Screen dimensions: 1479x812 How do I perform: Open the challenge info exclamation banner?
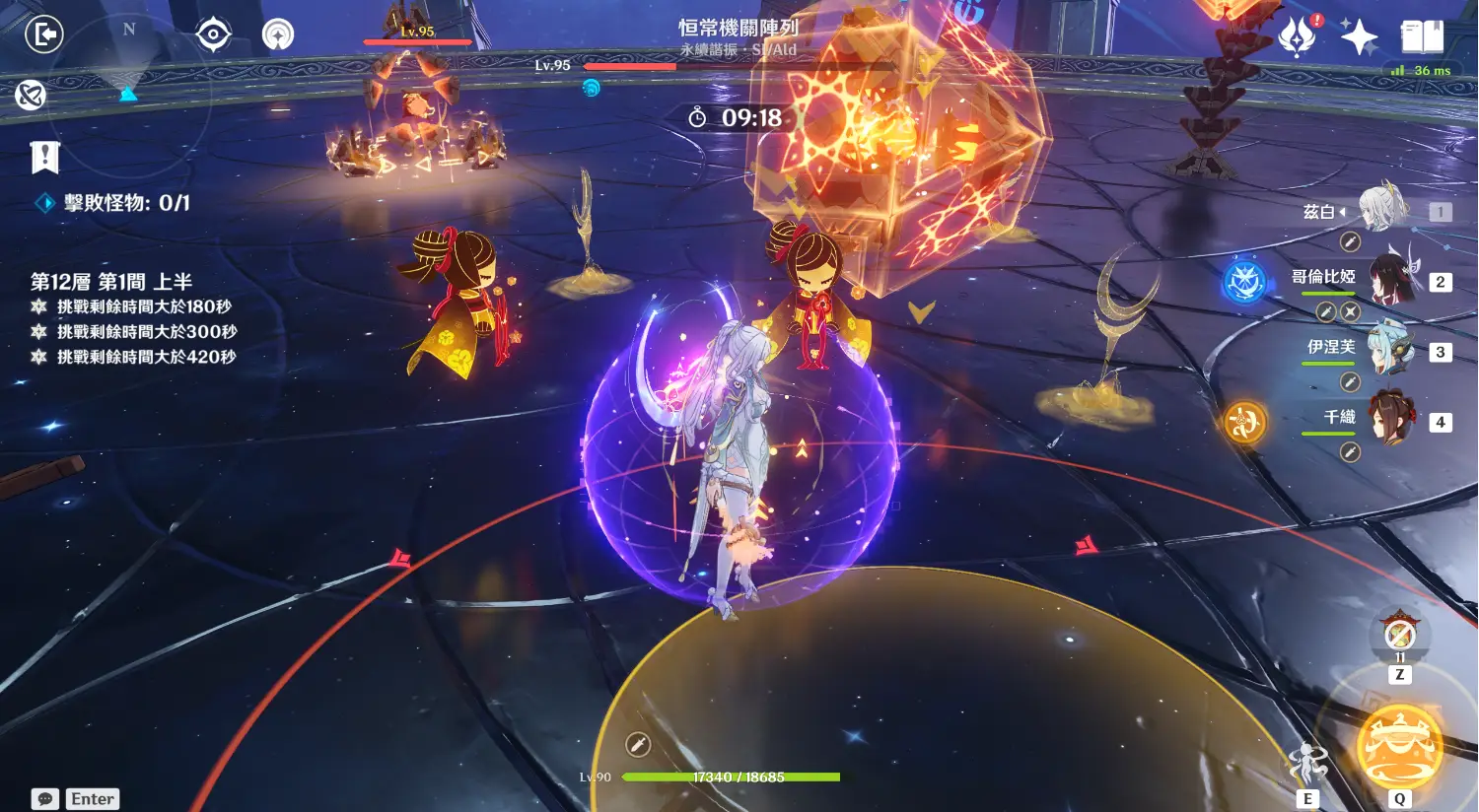coord(44,156)
